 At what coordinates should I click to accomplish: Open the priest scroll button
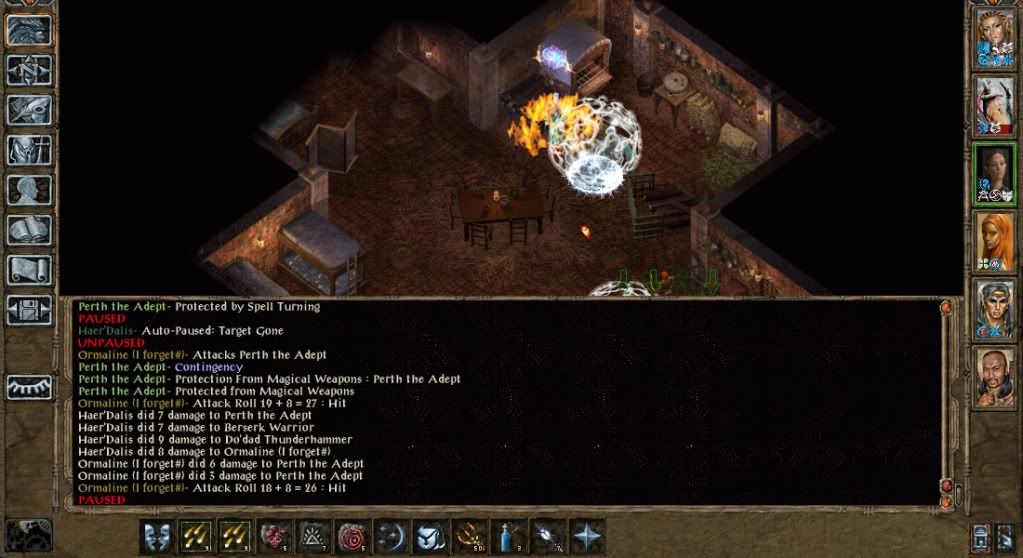(x=29, y=270)
